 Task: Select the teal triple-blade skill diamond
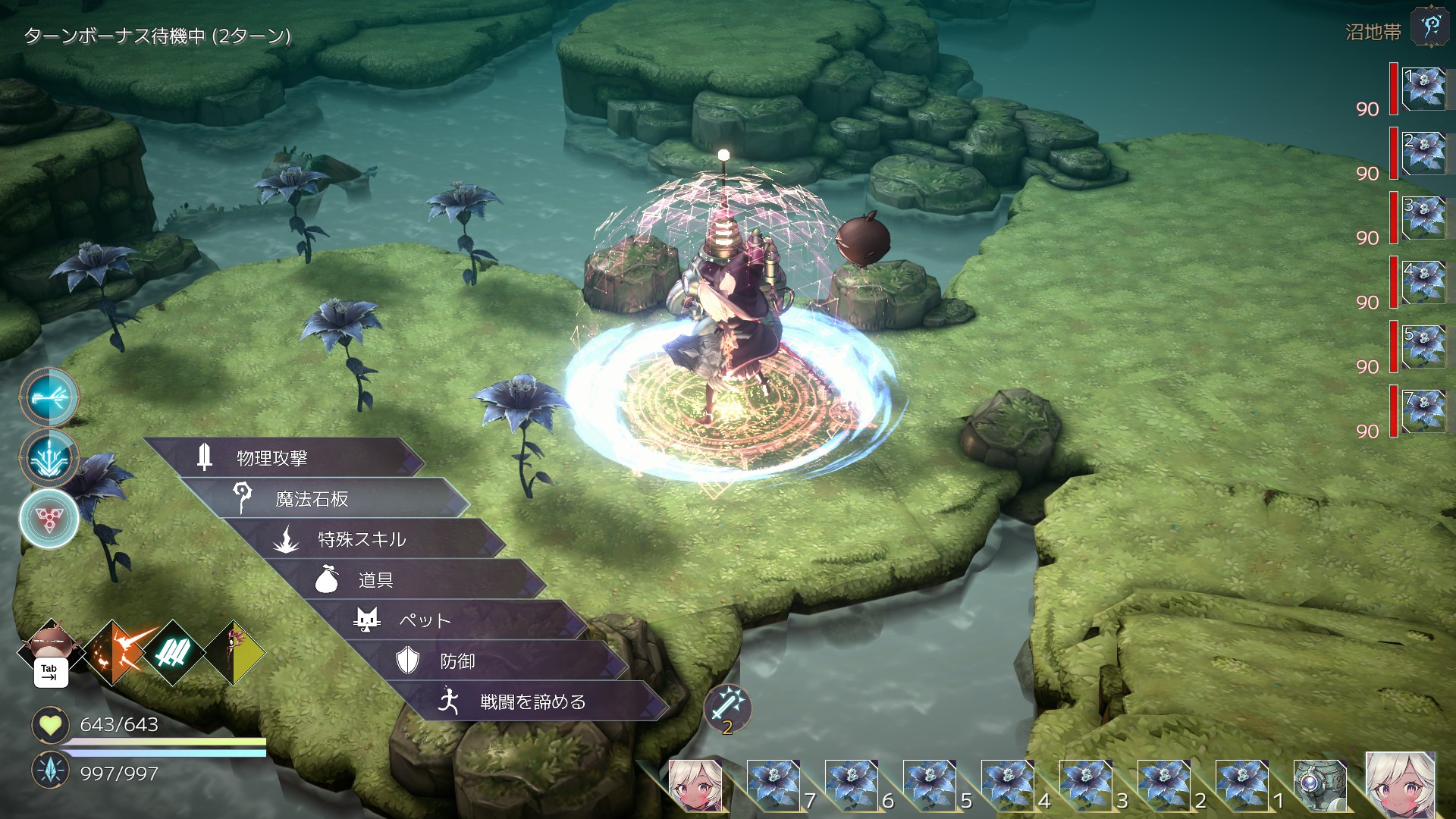tap(174, 651)
